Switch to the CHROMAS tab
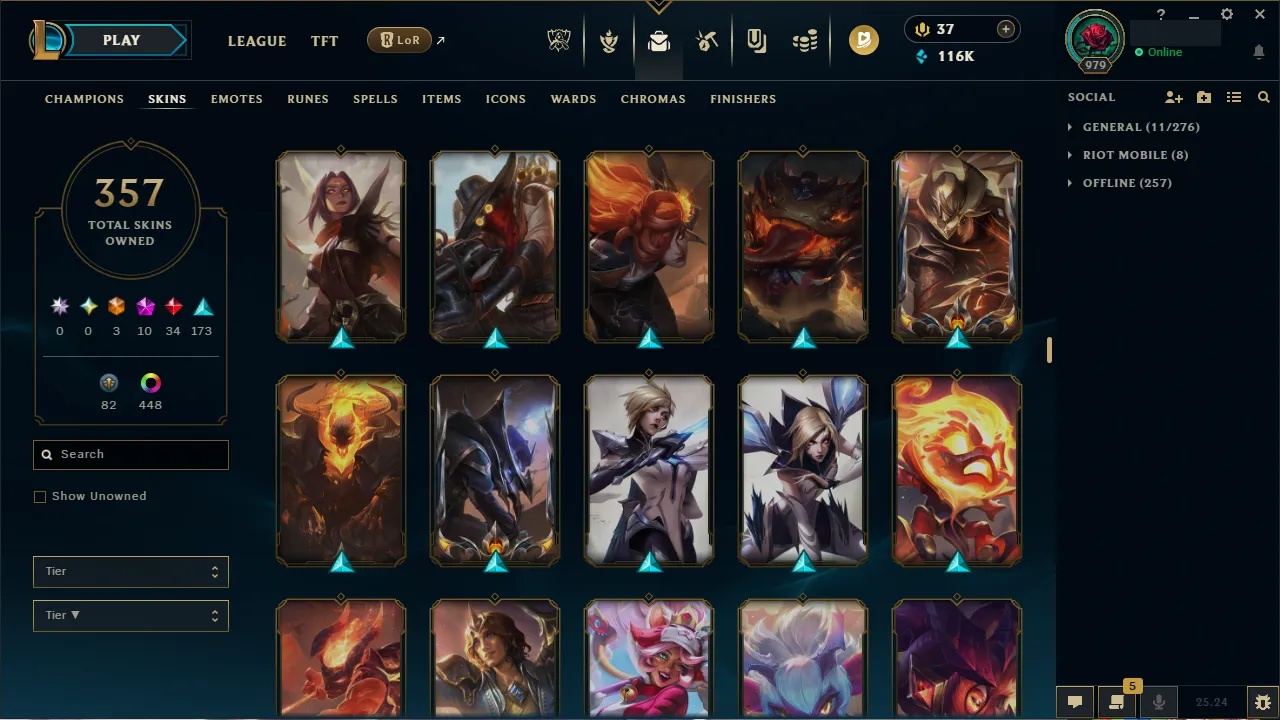 tap(653, 99)
